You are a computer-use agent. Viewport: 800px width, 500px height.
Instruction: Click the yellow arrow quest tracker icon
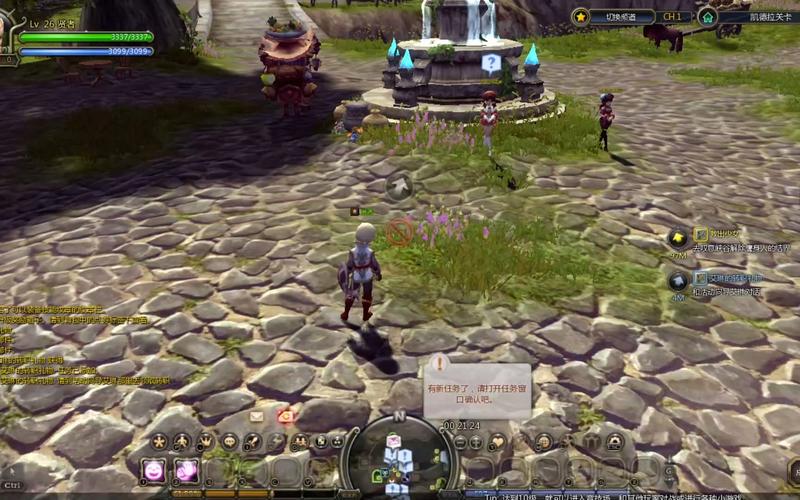click(678, 238)
